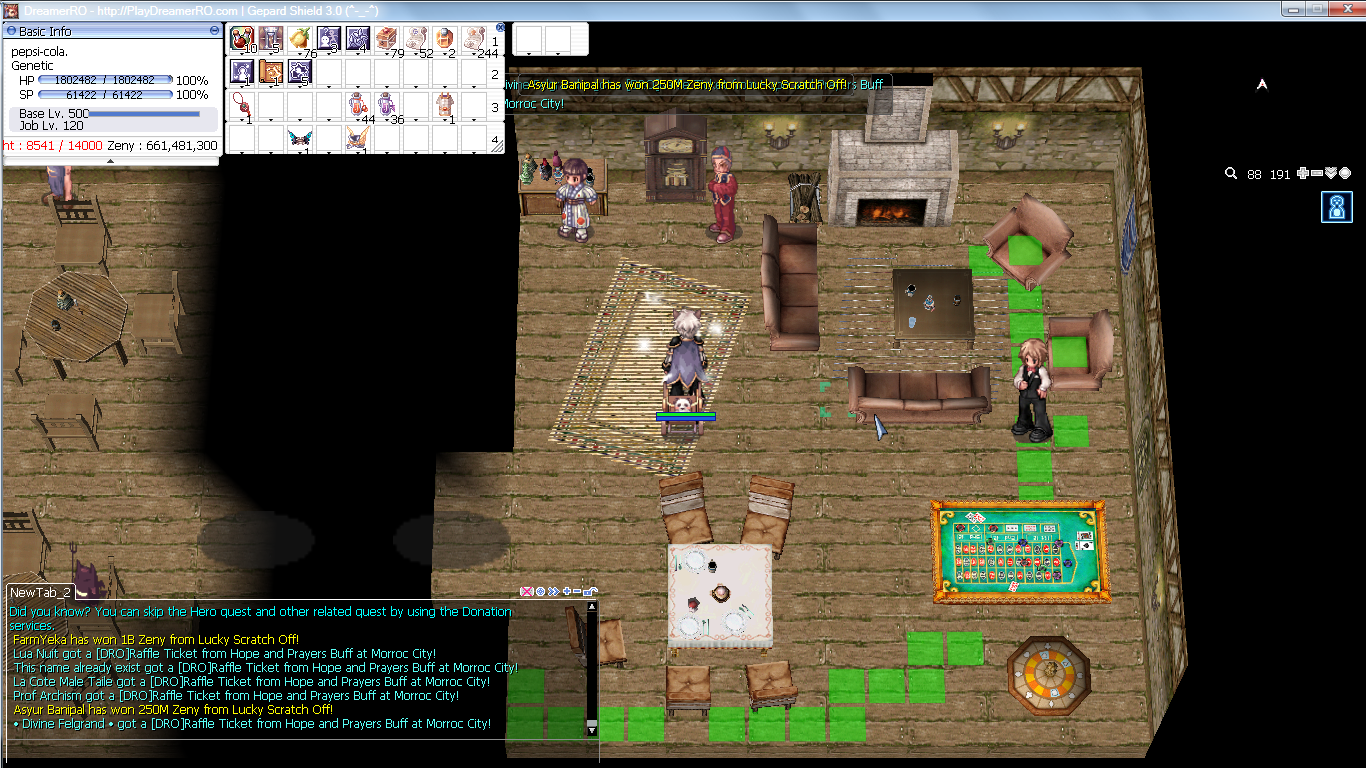Screen dimensions: 1366x768
Task: Switch to the NewTab_2 chat tab
Action: (40, 592)
